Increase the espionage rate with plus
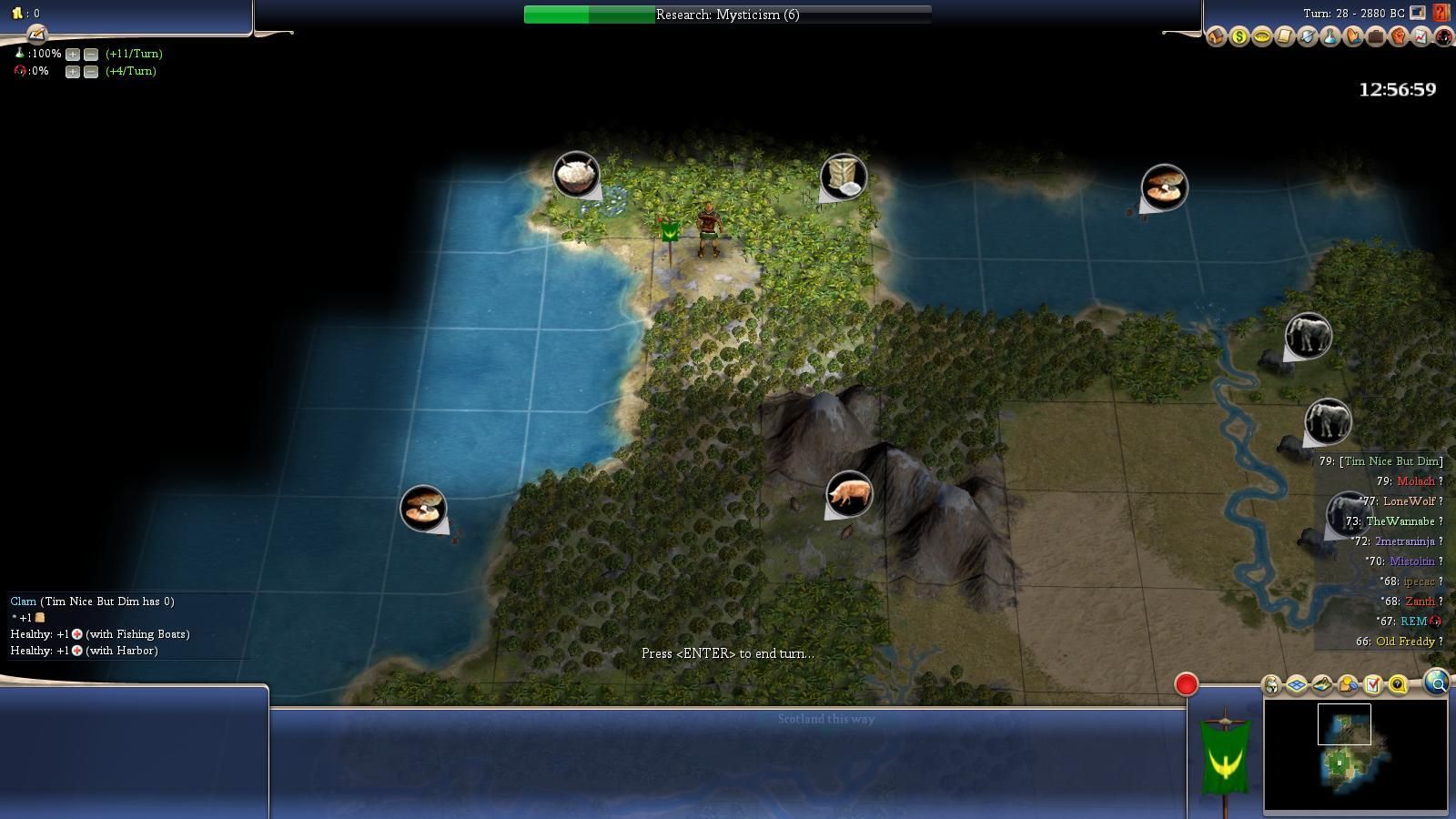This screenshot has width=1456, height=819. click(73, 71)
